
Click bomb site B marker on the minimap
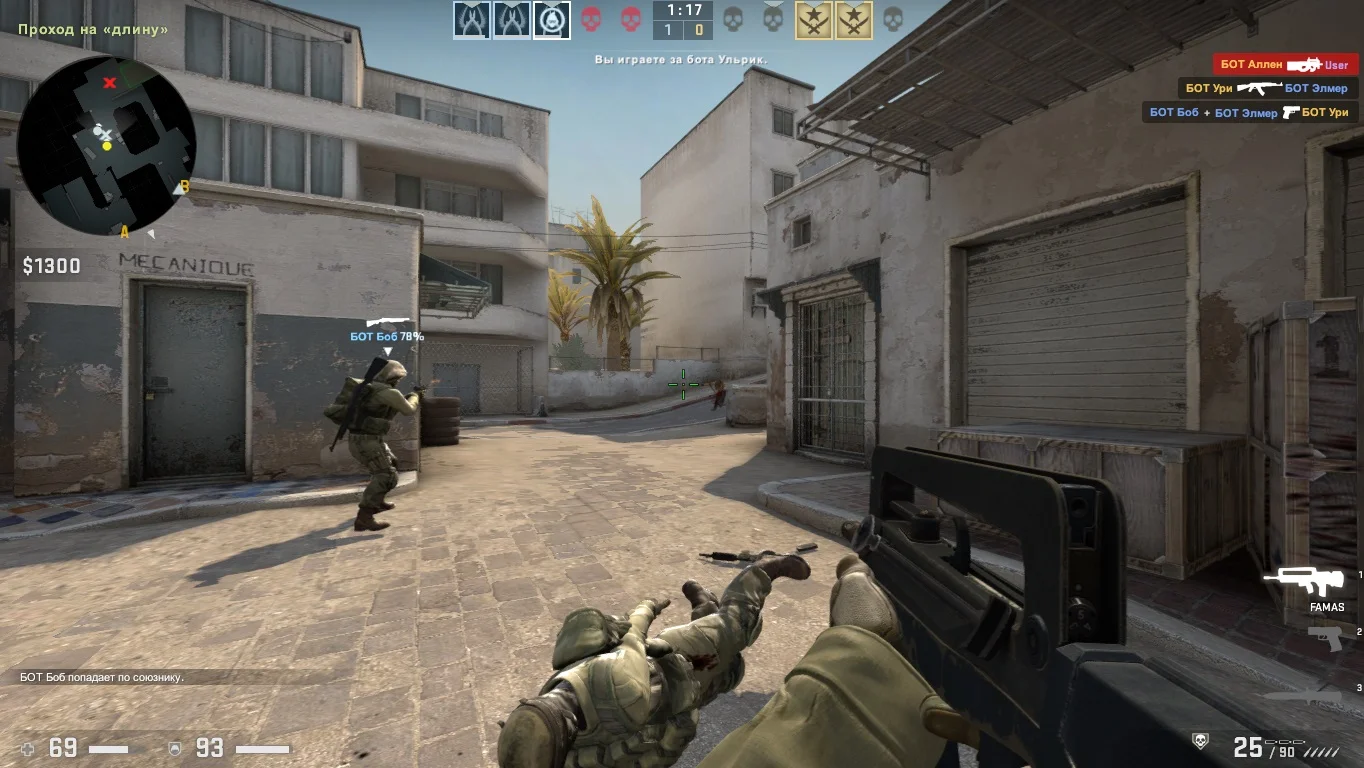184,186
